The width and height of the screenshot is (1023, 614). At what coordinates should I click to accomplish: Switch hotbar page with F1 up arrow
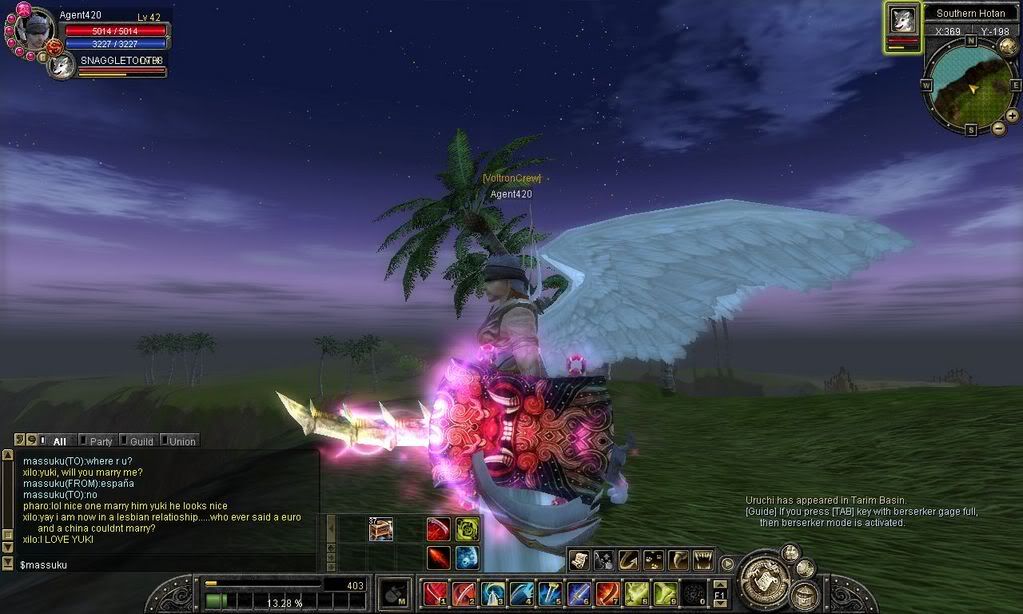tap(718, 582)
